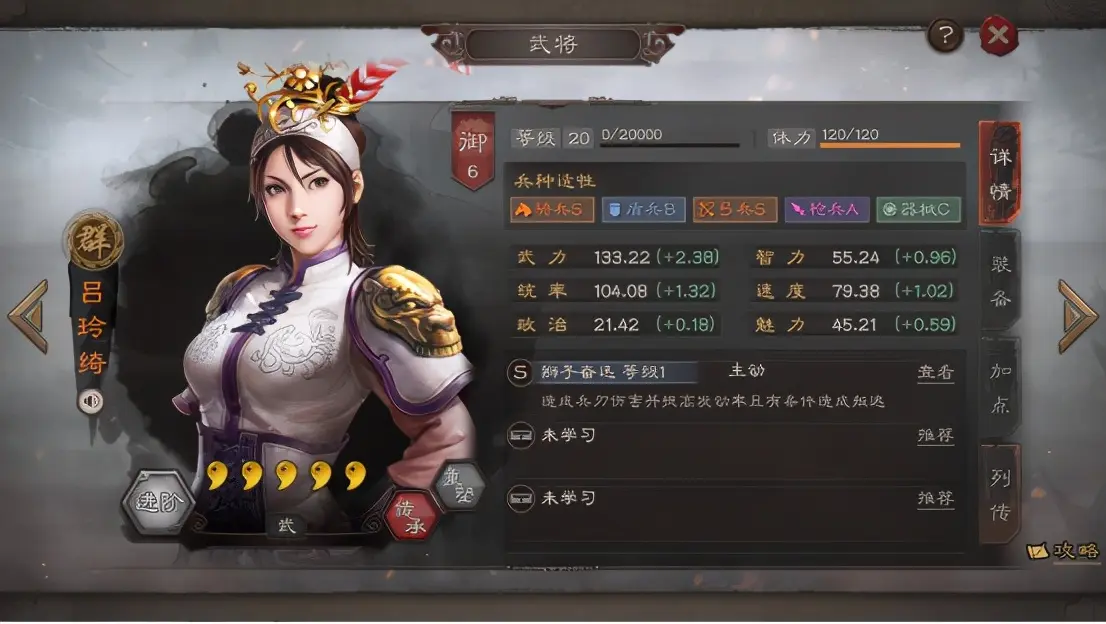Image resolution: width=1106 pixels, height=624 pixels.
Task: Close the 武将 general panel
Action: click(x=997, y=37)
